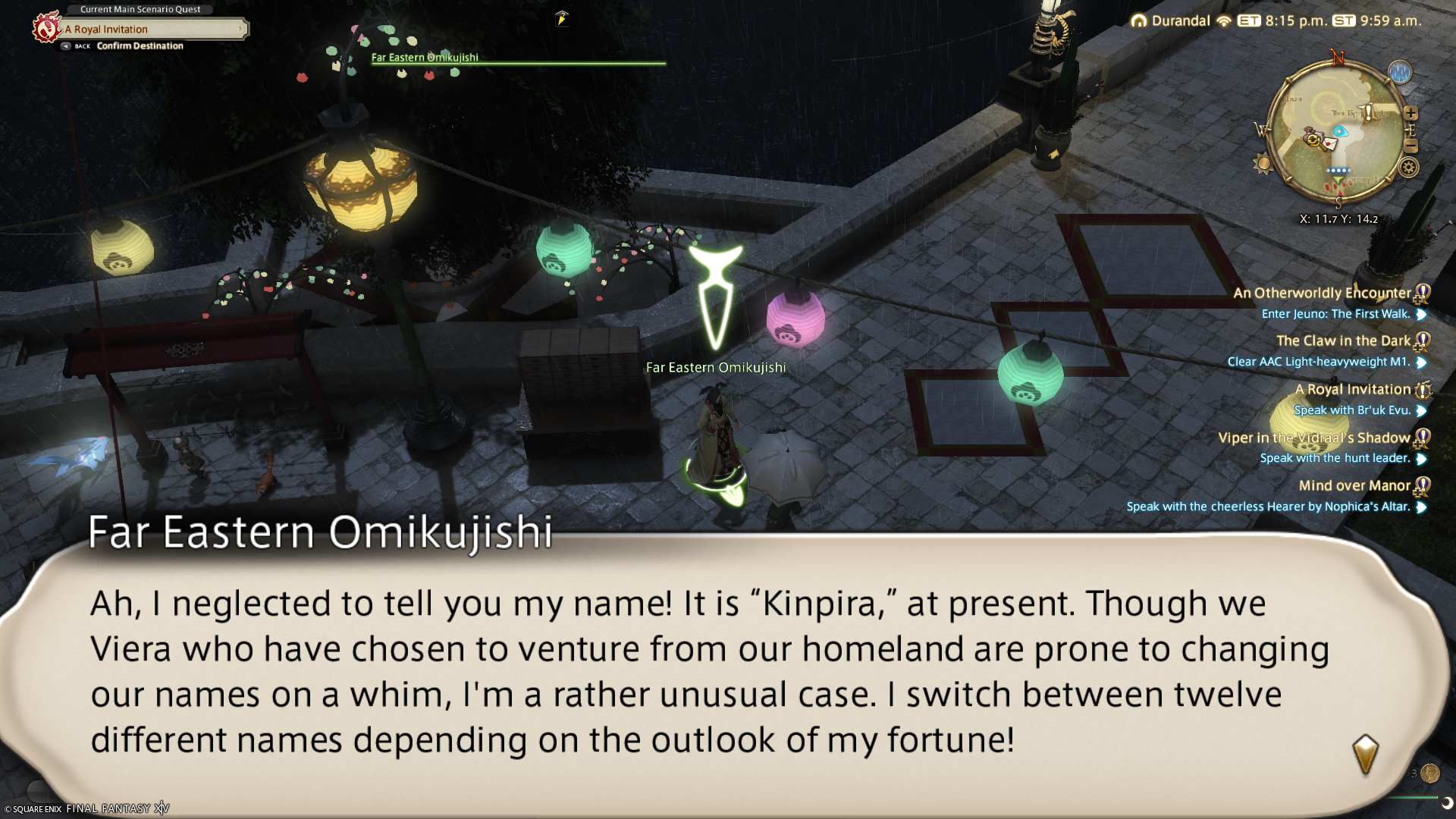Viewport: 1456px width, 819px height.
Task: Click the rainy weather icon by minimap
Action: click(1400, 73)
